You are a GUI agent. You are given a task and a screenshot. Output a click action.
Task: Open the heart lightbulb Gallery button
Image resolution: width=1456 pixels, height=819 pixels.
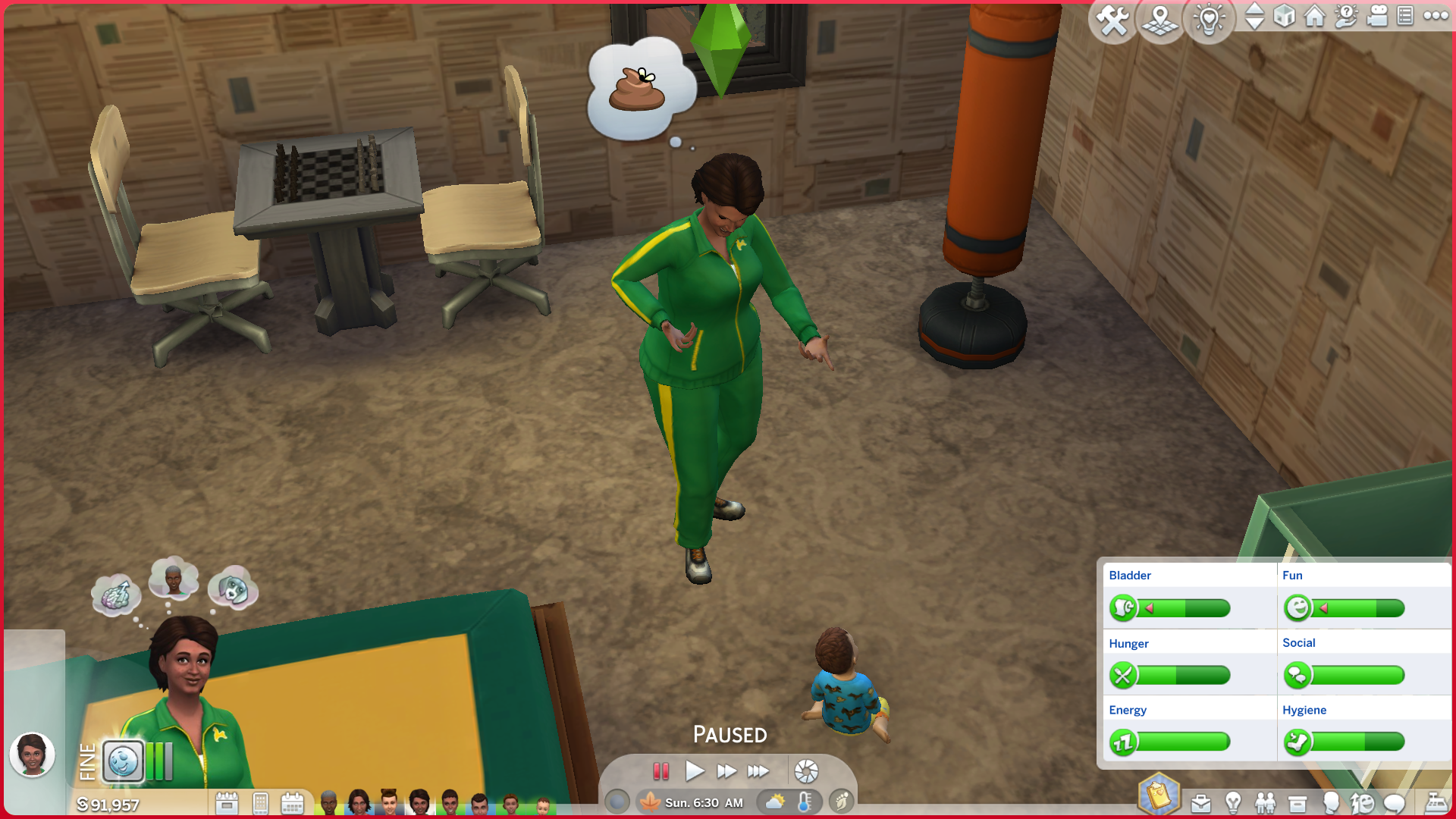pos(1209,20)
